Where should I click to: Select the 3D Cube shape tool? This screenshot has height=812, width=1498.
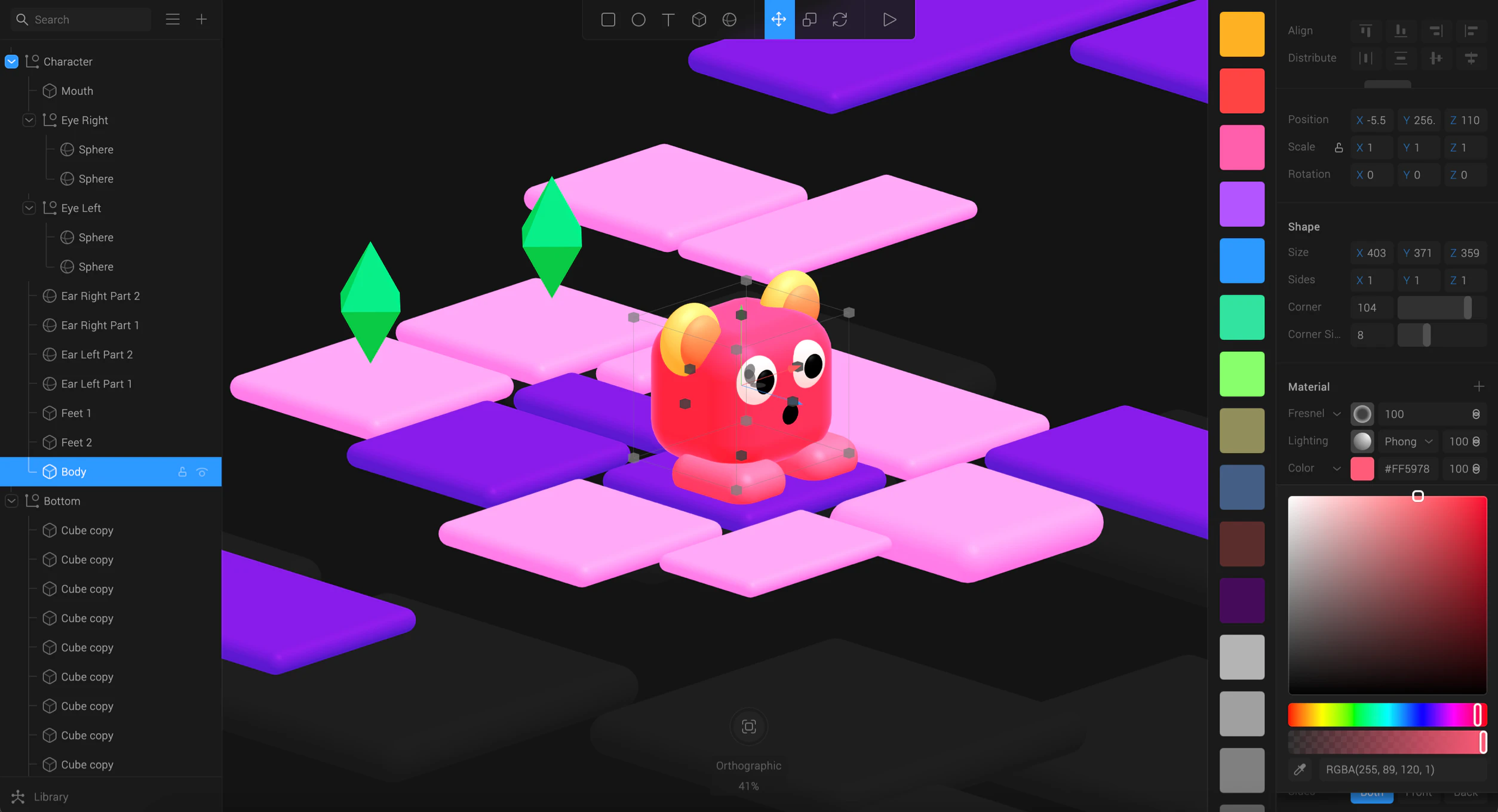point(699,19)
